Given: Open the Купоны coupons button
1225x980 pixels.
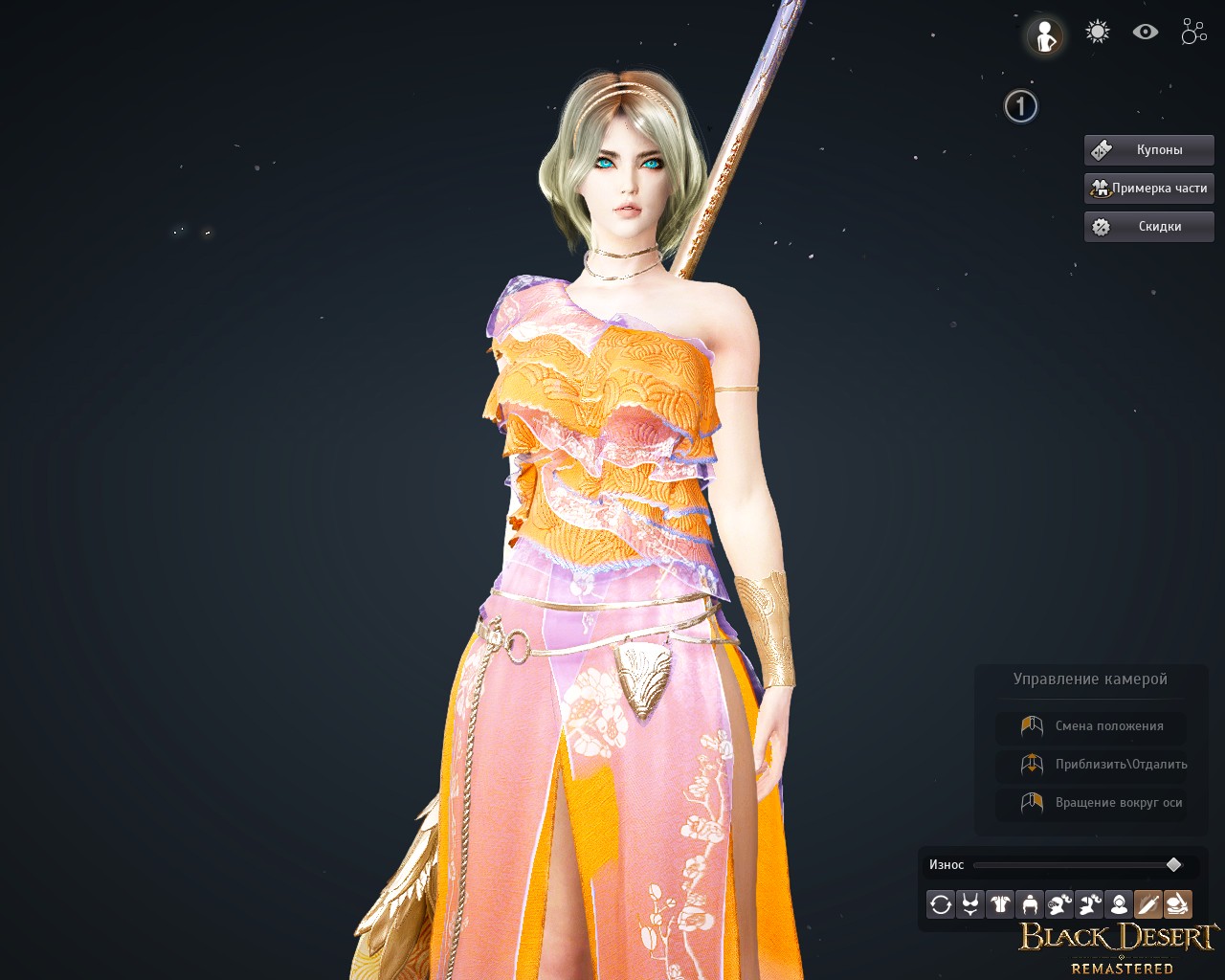Looking at the screenshot, I should pyautogui.click(x=1148, y=150).
